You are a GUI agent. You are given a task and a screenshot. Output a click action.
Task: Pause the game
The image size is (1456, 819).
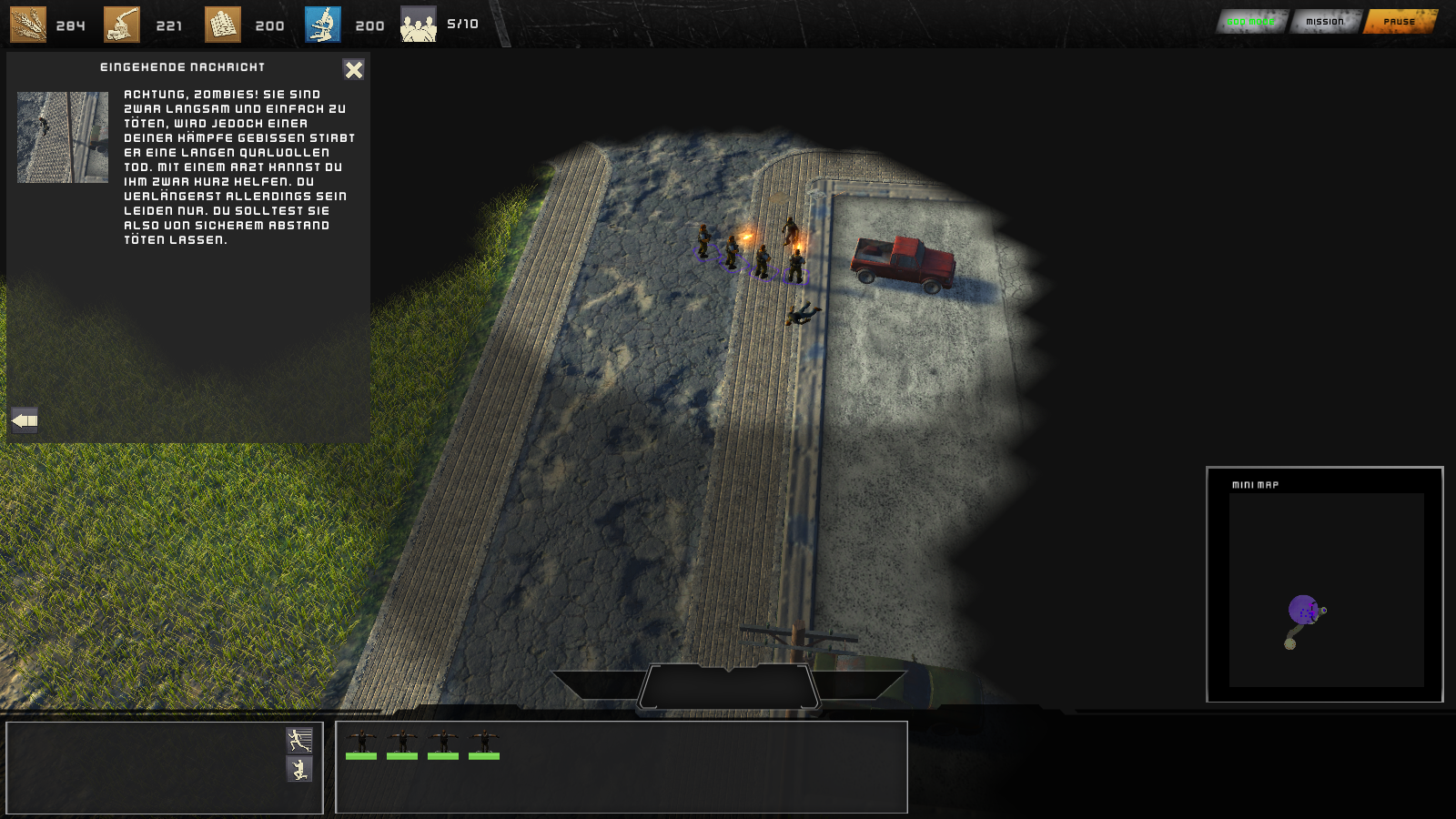pyautogui.click(x=1399, y=22)
